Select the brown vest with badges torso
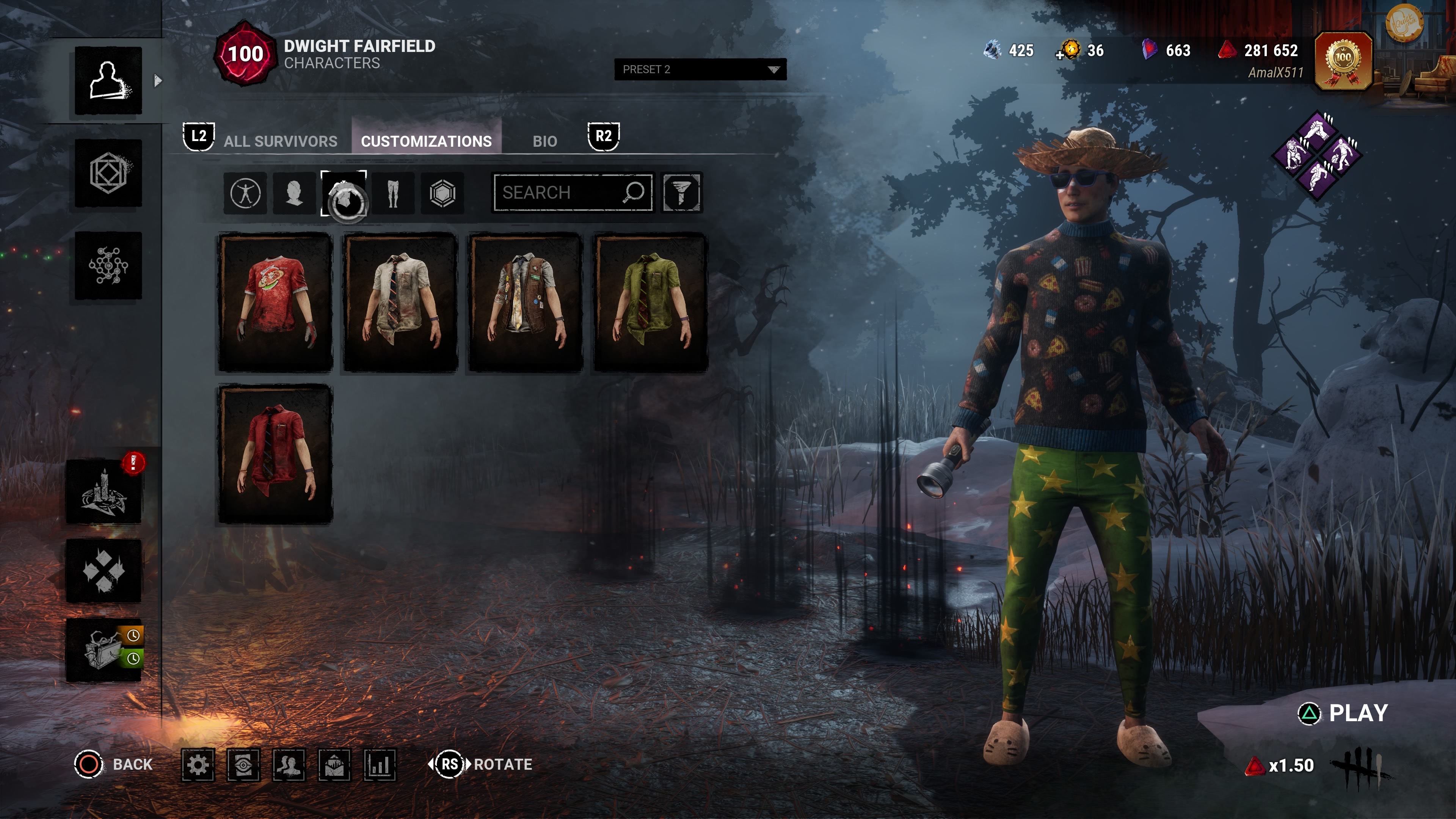Viewport: 1456px width, 819px height. [525, 303]
